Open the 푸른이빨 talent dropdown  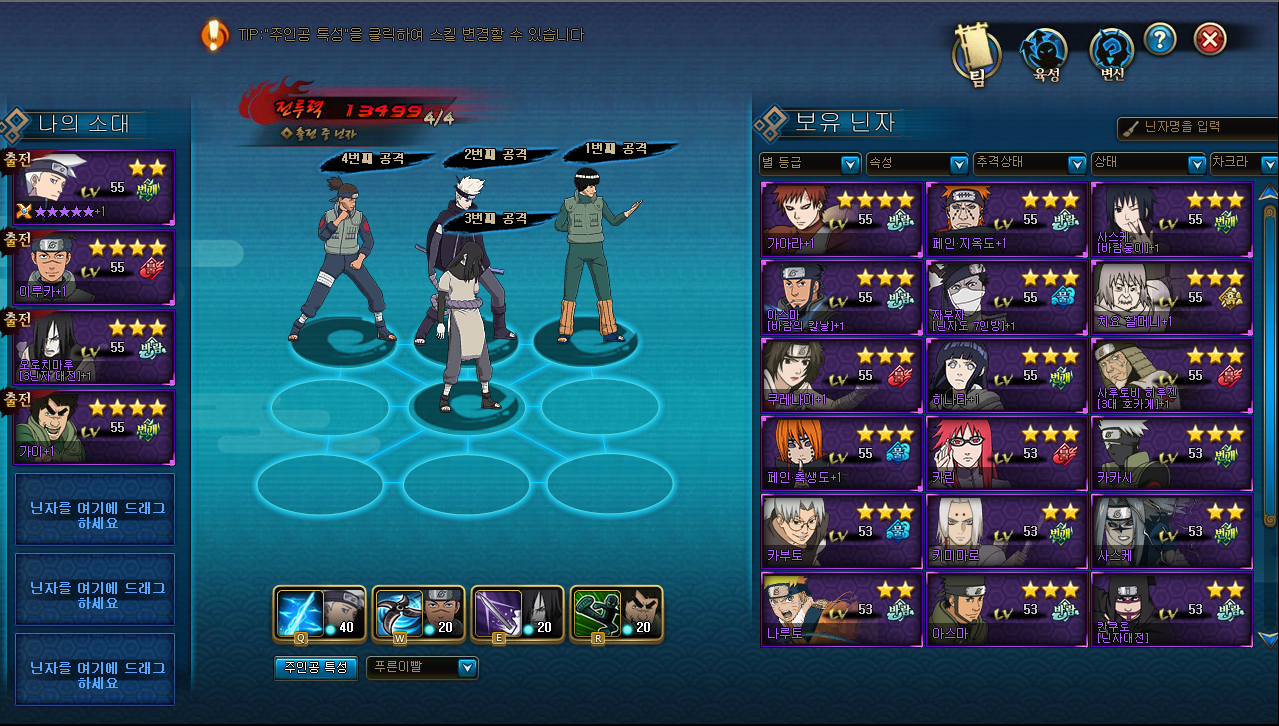[x=422, y=667]
